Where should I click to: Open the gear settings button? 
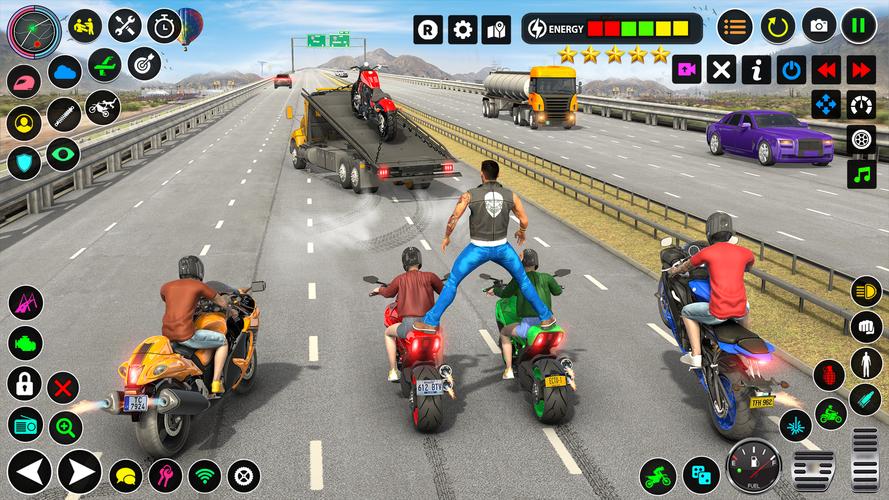tap(462, 29)
